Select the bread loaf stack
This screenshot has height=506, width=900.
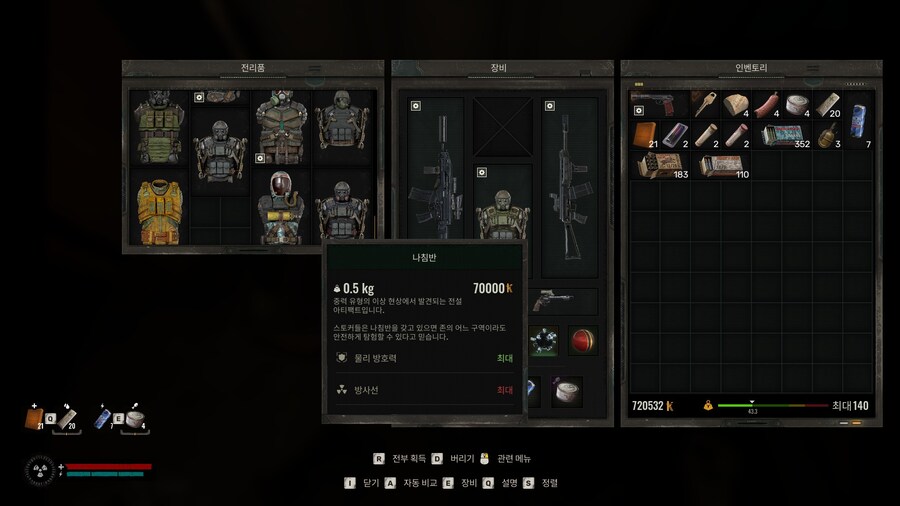pyautogui.click(x=735, y=105)
